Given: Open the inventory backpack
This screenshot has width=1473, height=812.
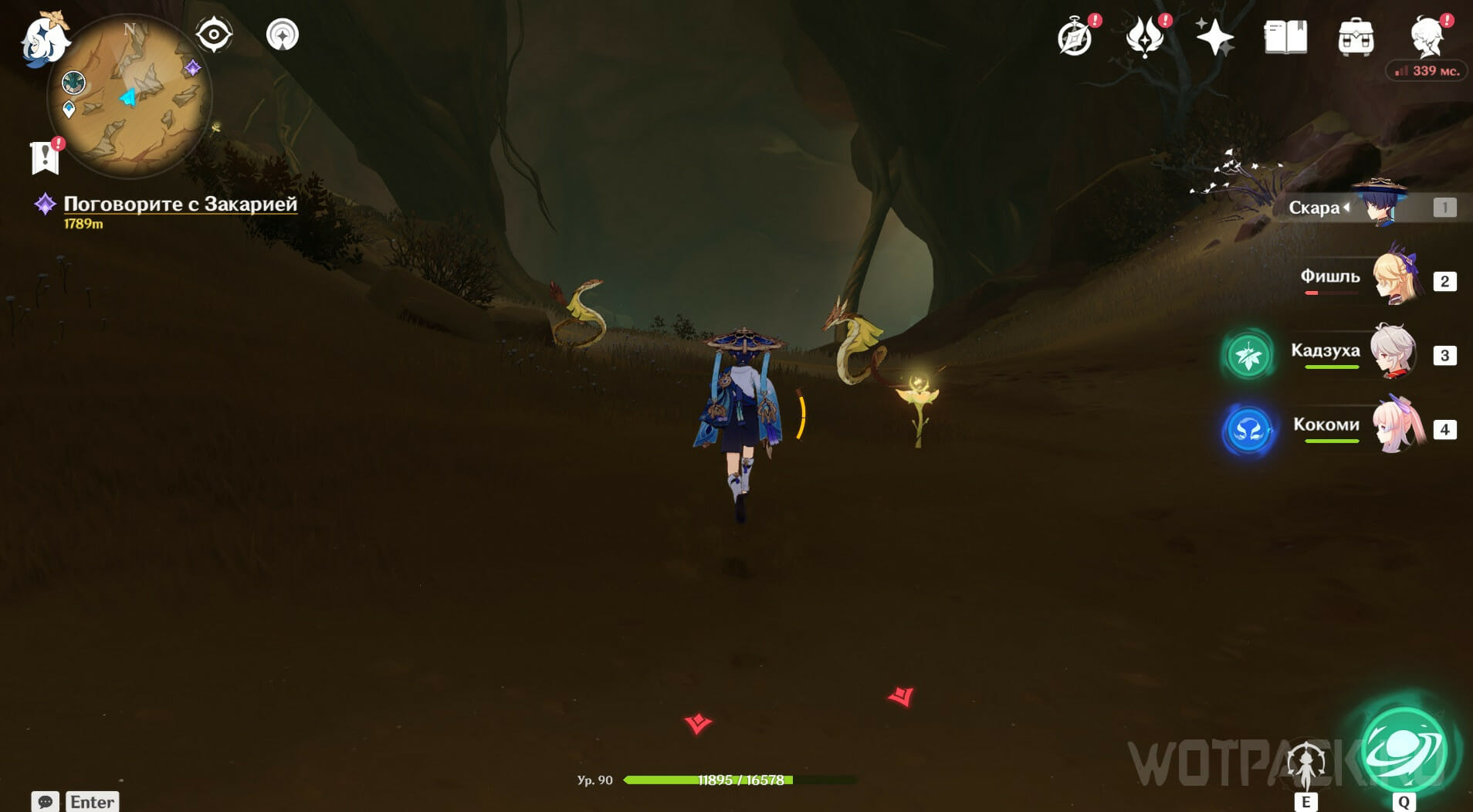Looking at the screenshot, I should point(1356,37).
